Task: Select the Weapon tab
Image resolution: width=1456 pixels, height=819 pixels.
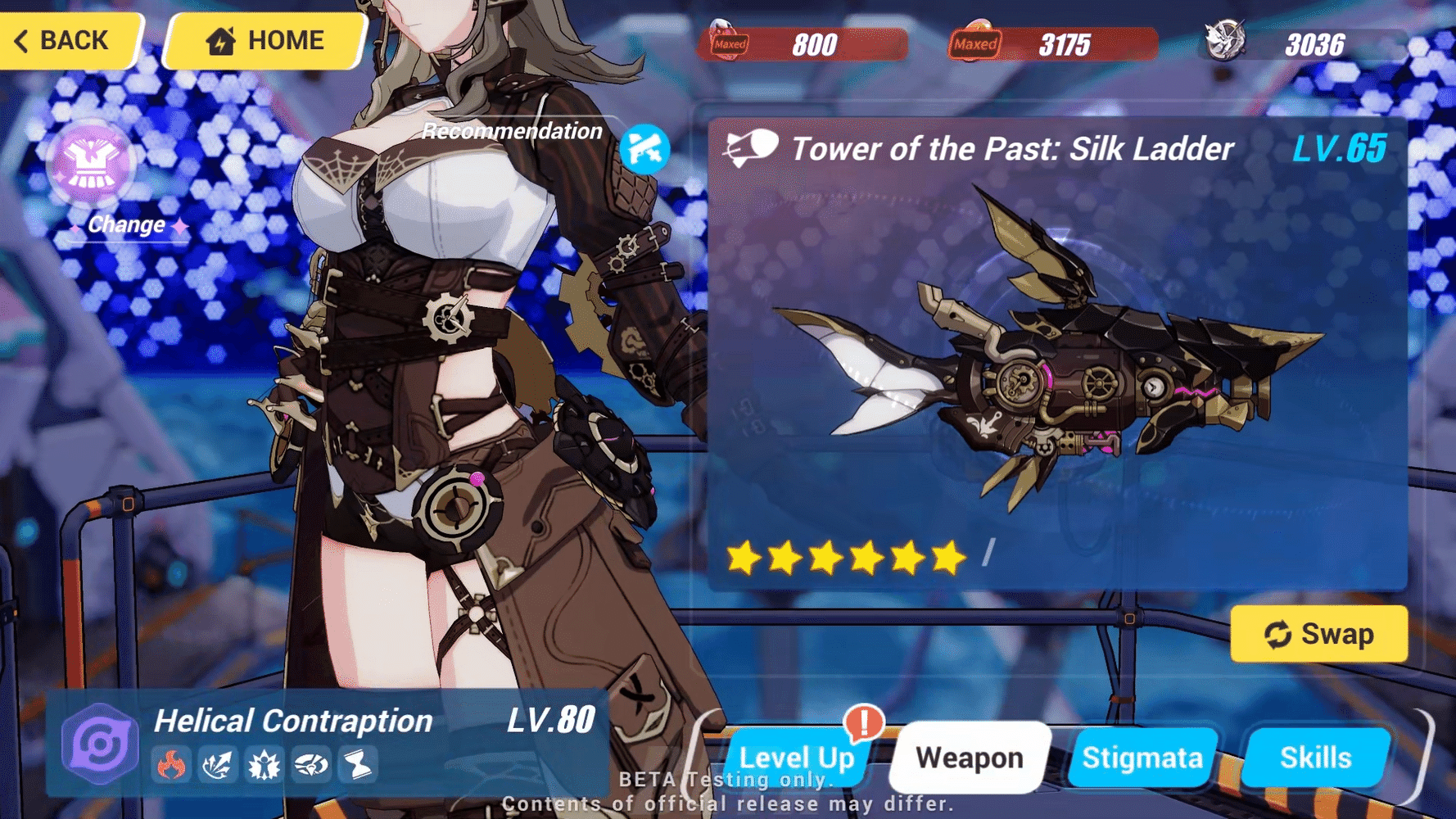Action: [970, 758]
